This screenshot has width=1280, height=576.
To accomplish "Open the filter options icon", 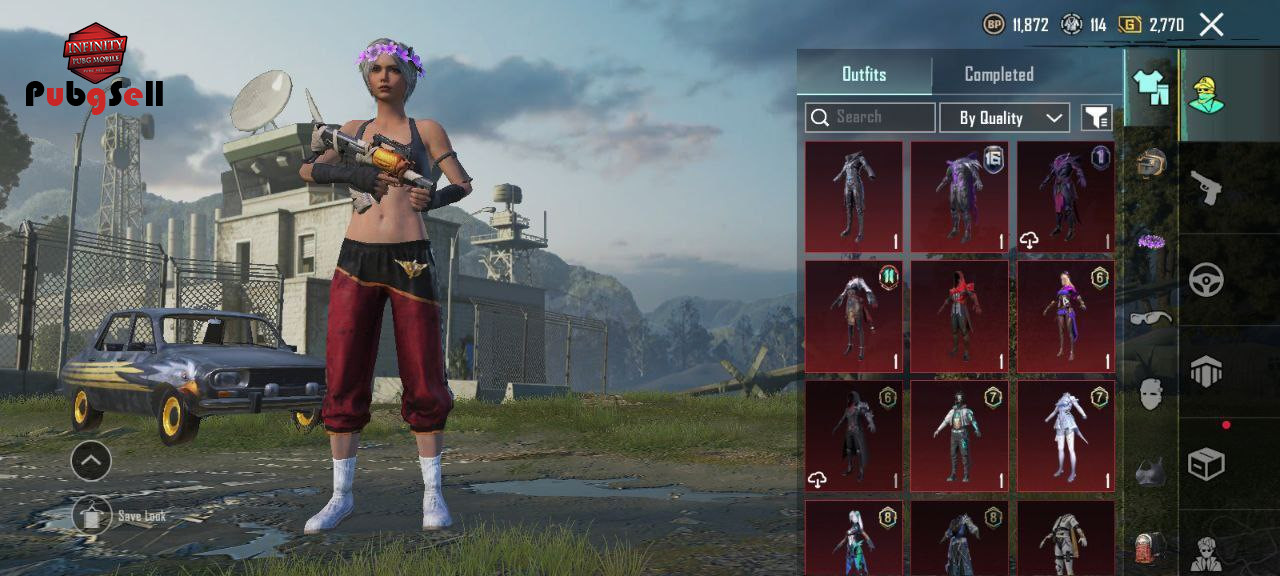I will pyautogui.click(x=1096, y=118).
